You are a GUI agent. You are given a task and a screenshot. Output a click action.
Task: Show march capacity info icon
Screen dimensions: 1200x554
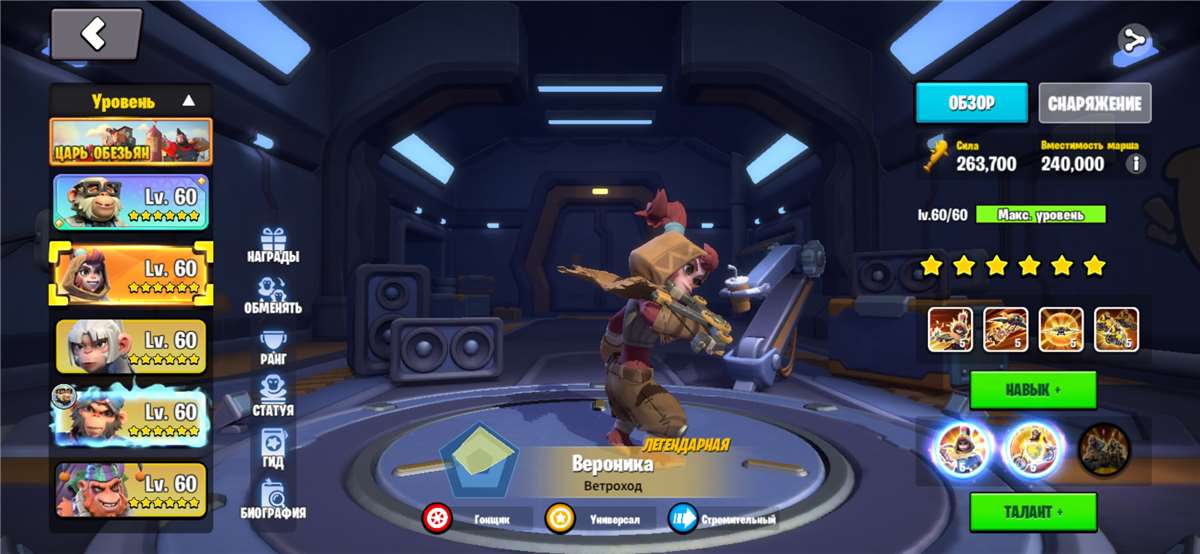[x=1135, y=163]
